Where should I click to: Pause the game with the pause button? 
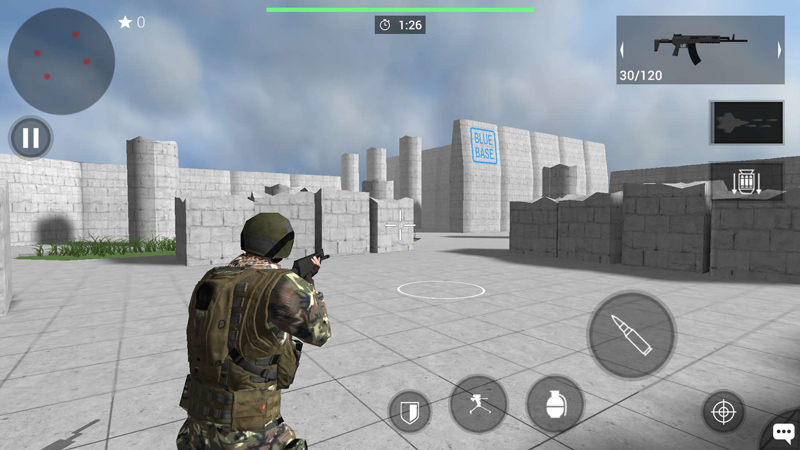point(31,138)
